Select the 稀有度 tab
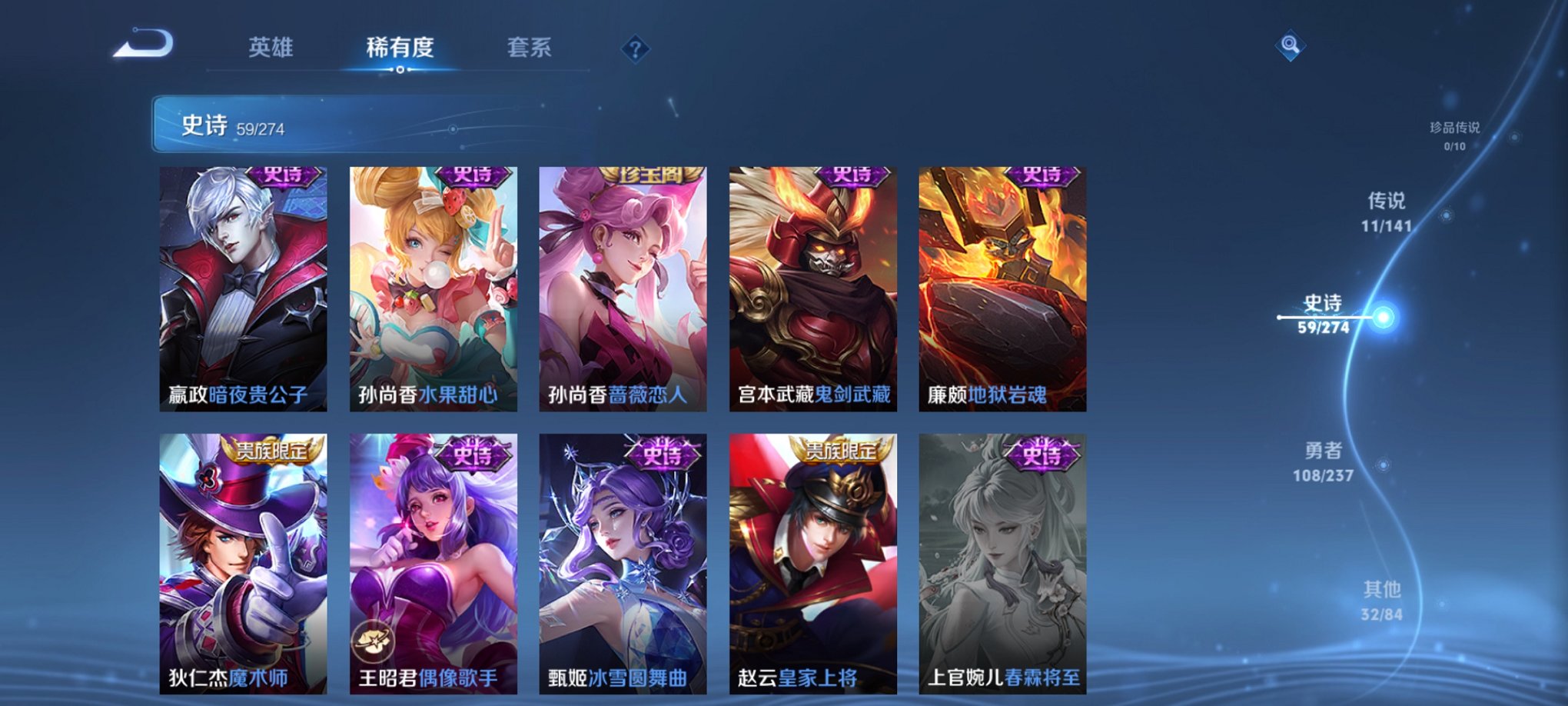 coord(400,46)
